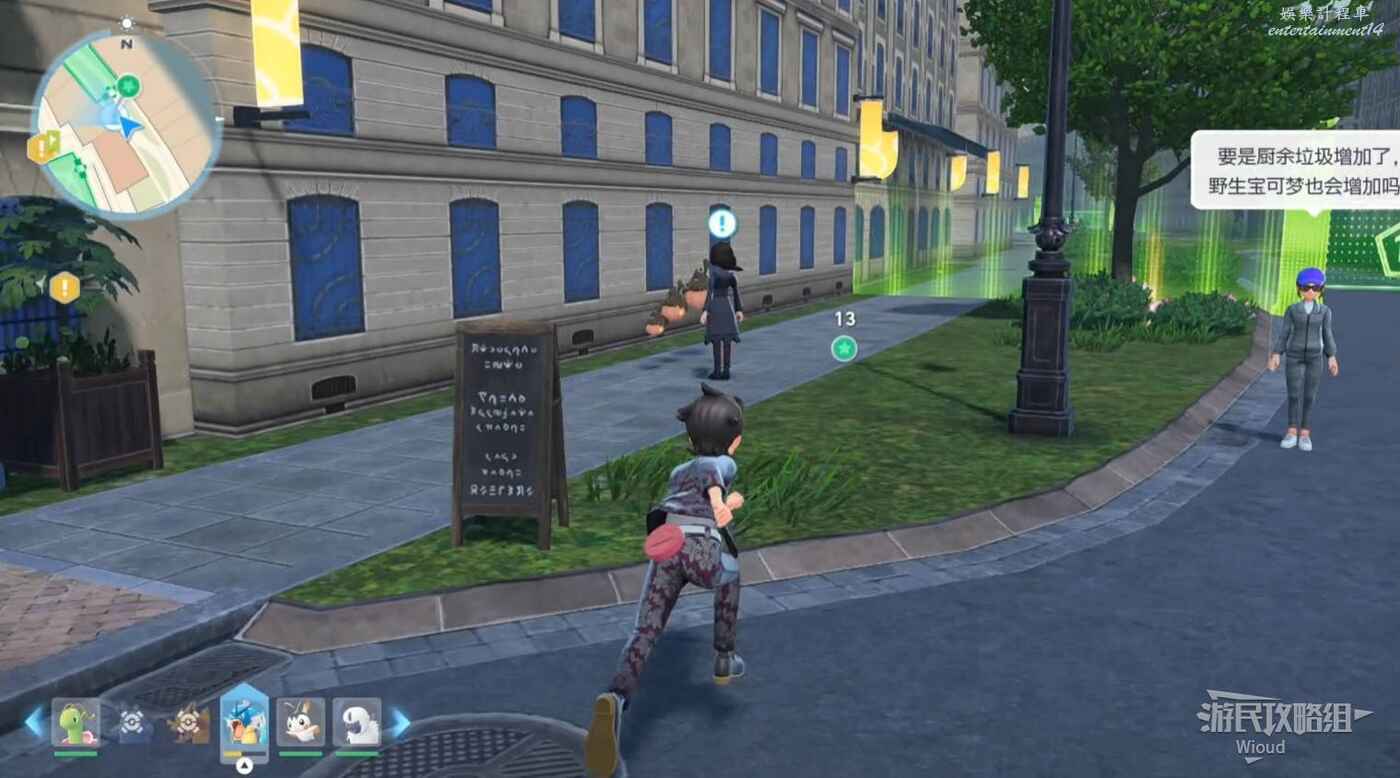Select Metapod in the party bar
Image resolution: width=1400 pixels, height=778 pixels.
[x=76, y=722]
